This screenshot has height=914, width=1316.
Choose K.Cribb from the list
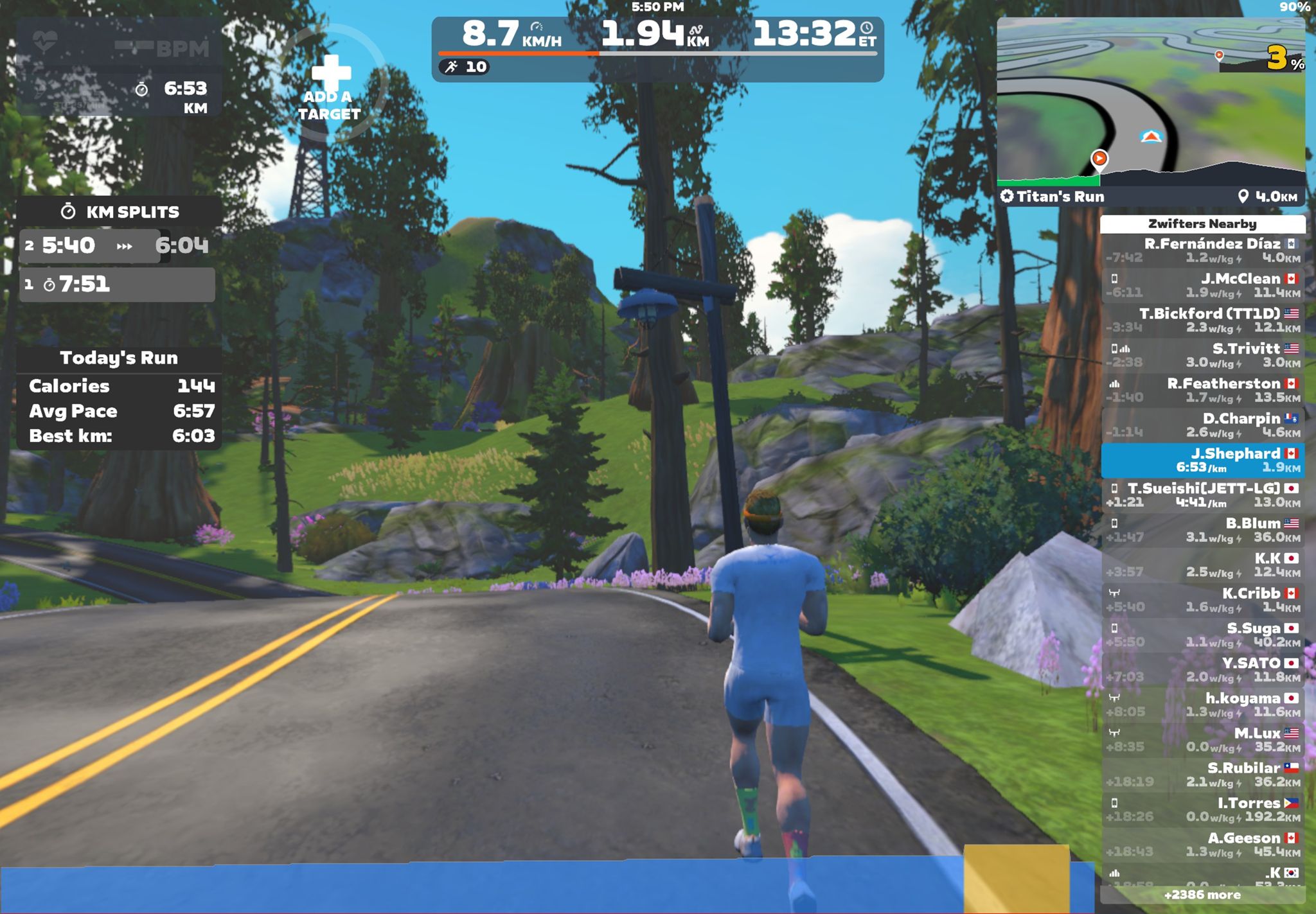pos(1202,600)
